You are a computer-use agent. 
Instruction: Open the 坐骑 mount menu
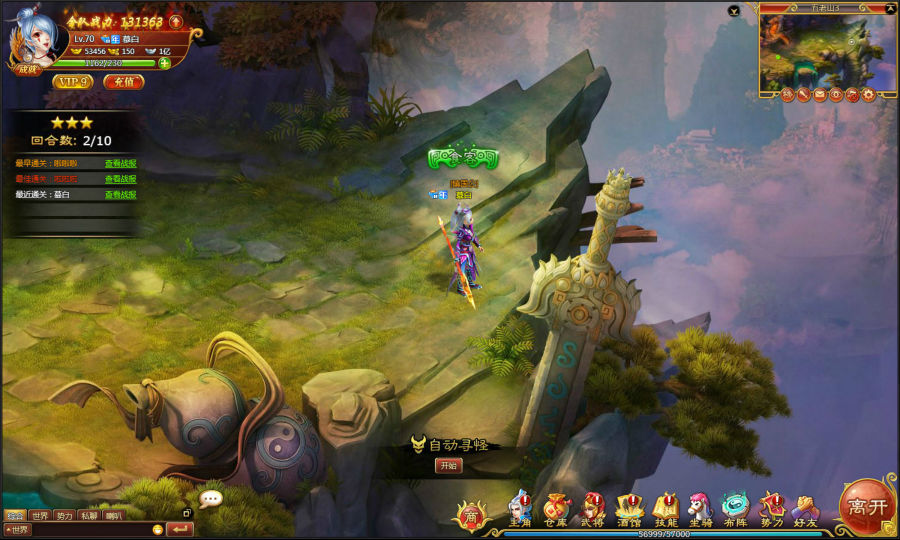[x=700, y=508]
